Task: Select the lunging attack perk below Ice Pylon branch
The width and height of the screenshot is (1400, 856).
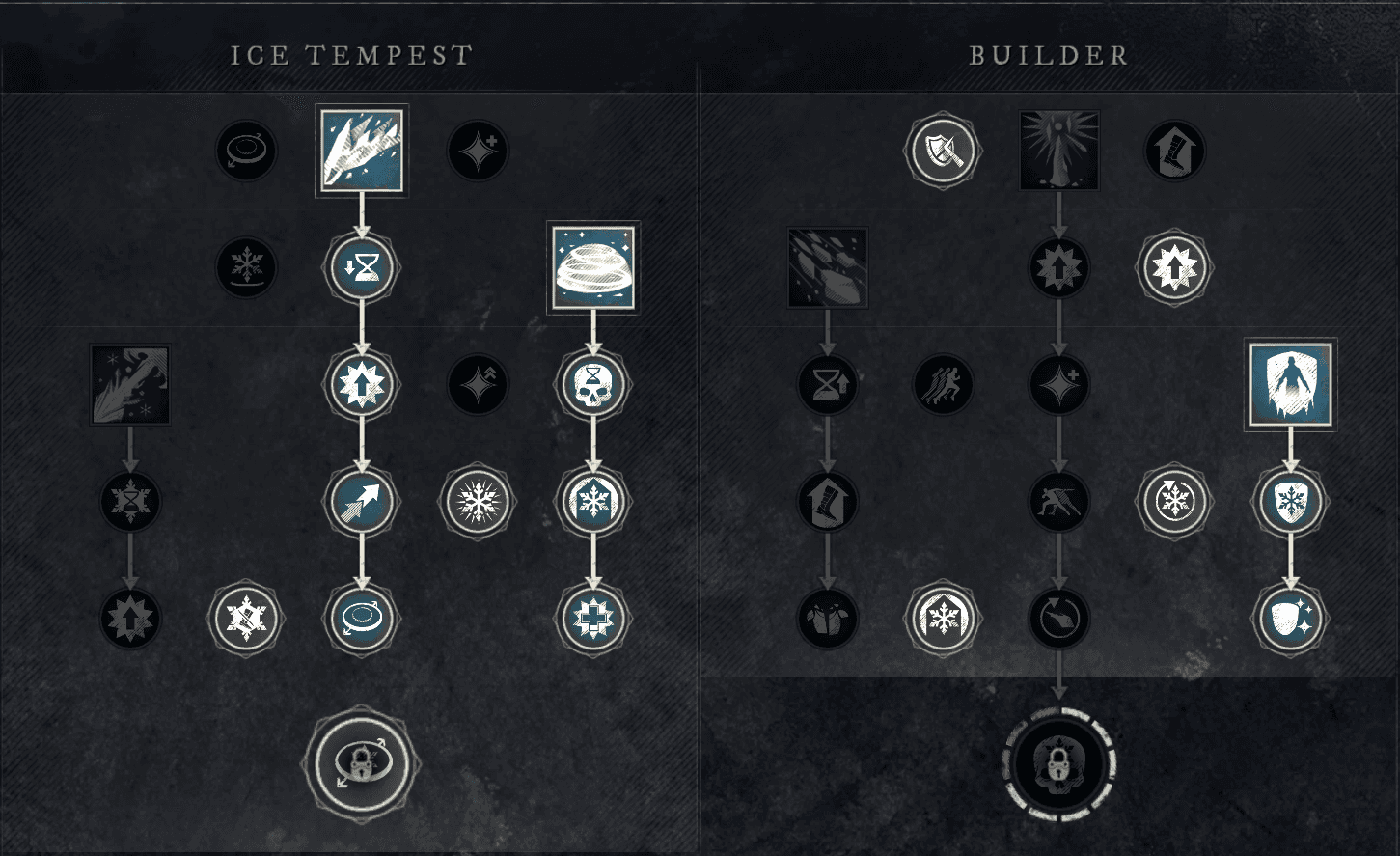Action: pos(1058,501)
